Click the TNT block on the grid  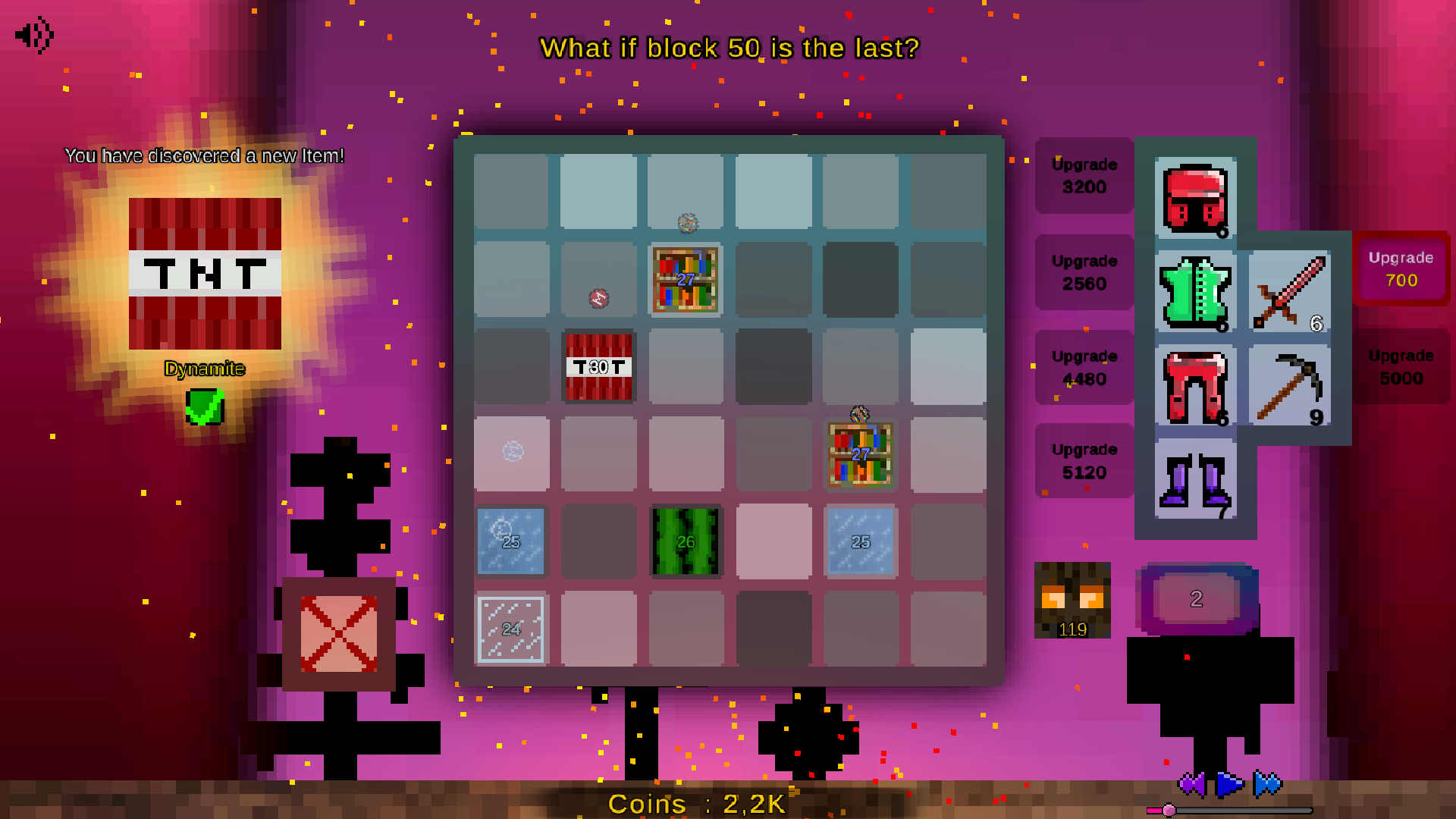click(598, 367)
